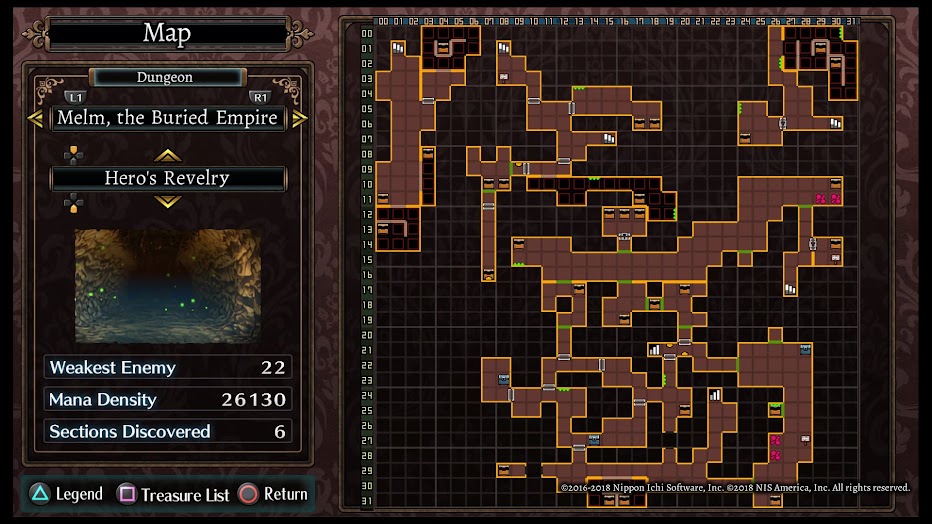The width and height of the screenshot is (932, 524).
Task: Select the previous dungeon with the left arrow
Action: [35, 118]
